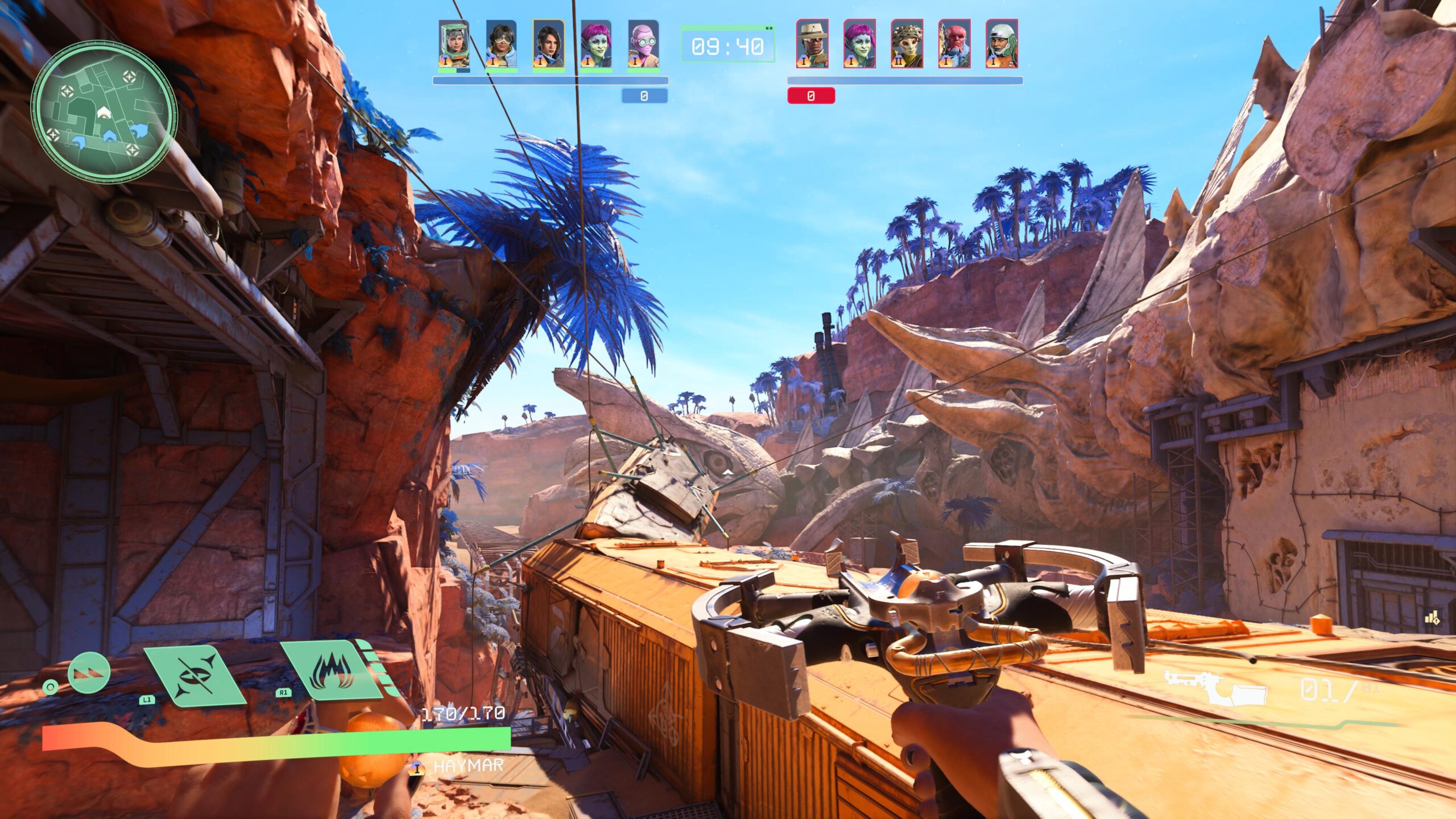Pick the pink robot with round glasses portrait
Viewport: 1456px width, 819px height.
click(x=643, y=44)
